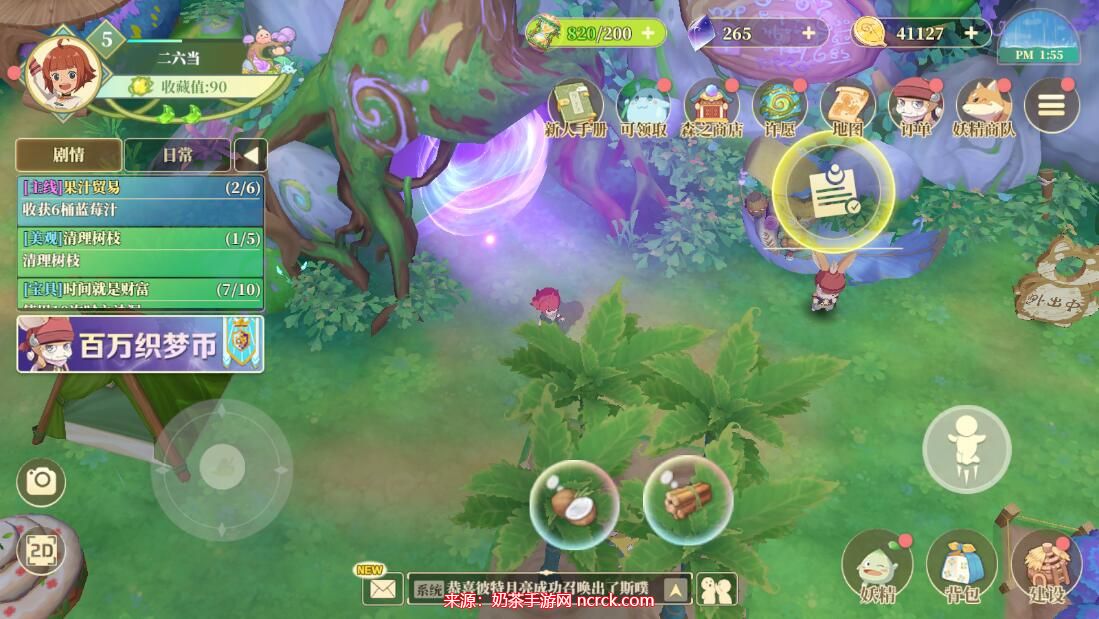Open the hamburger main menu

pyautogui.click(x=1051, y=105)
